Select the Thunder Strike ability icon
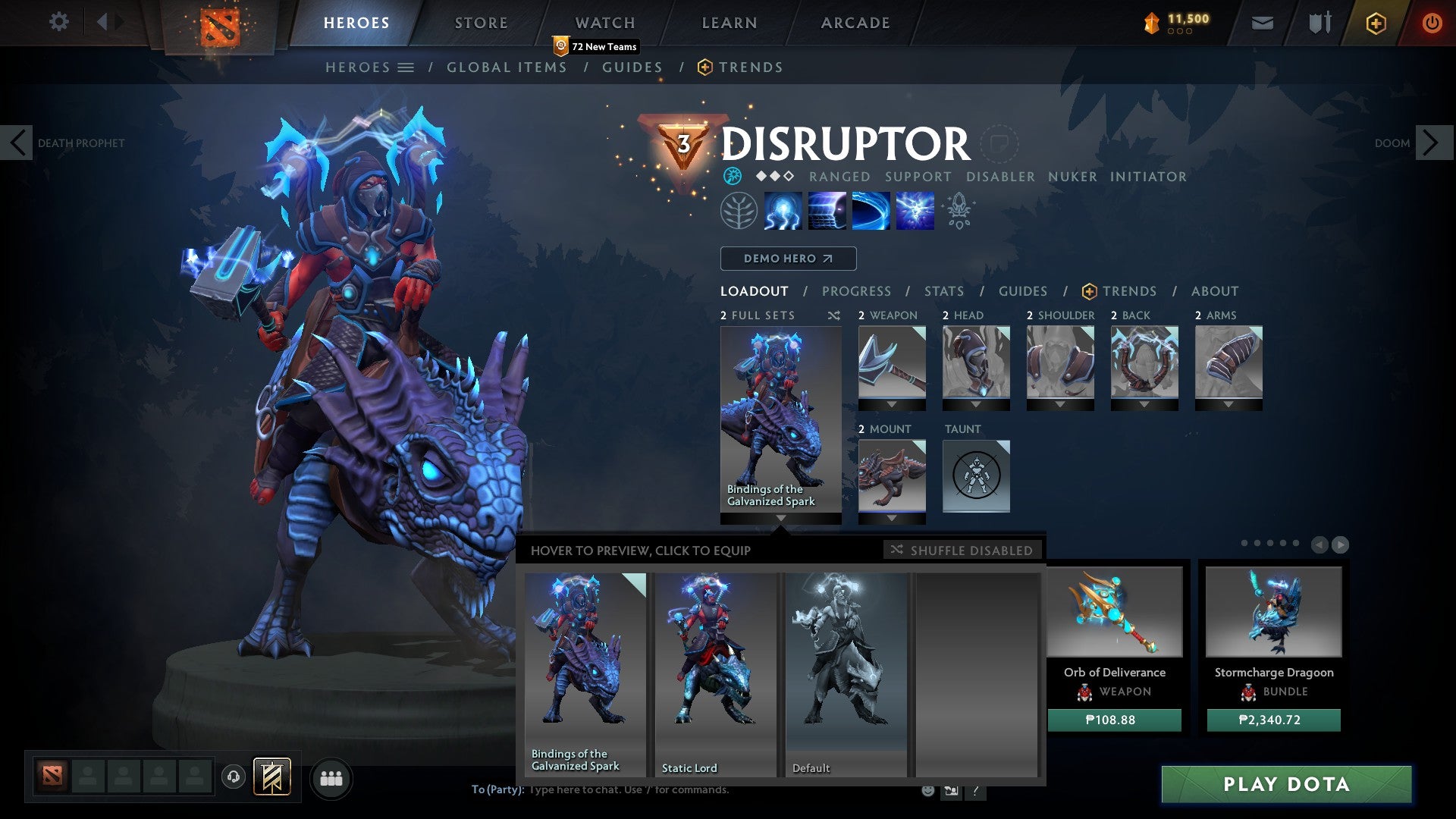Viewport: 1456px width, 819px height. tap(783, 211)
